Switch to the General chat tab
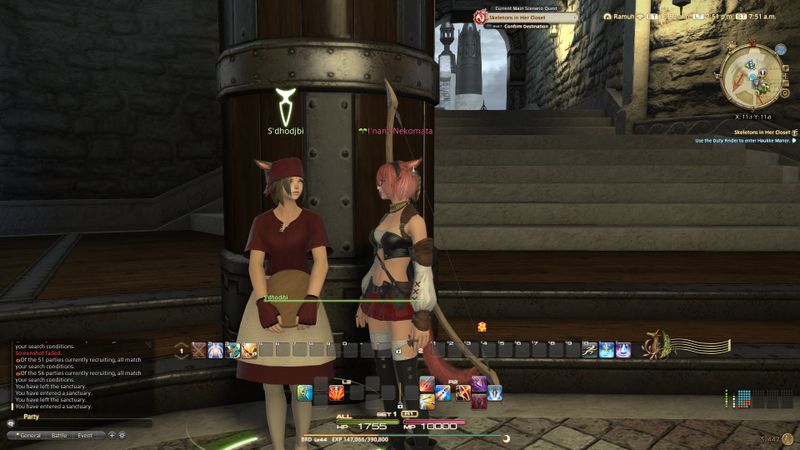 pos(30,436)
